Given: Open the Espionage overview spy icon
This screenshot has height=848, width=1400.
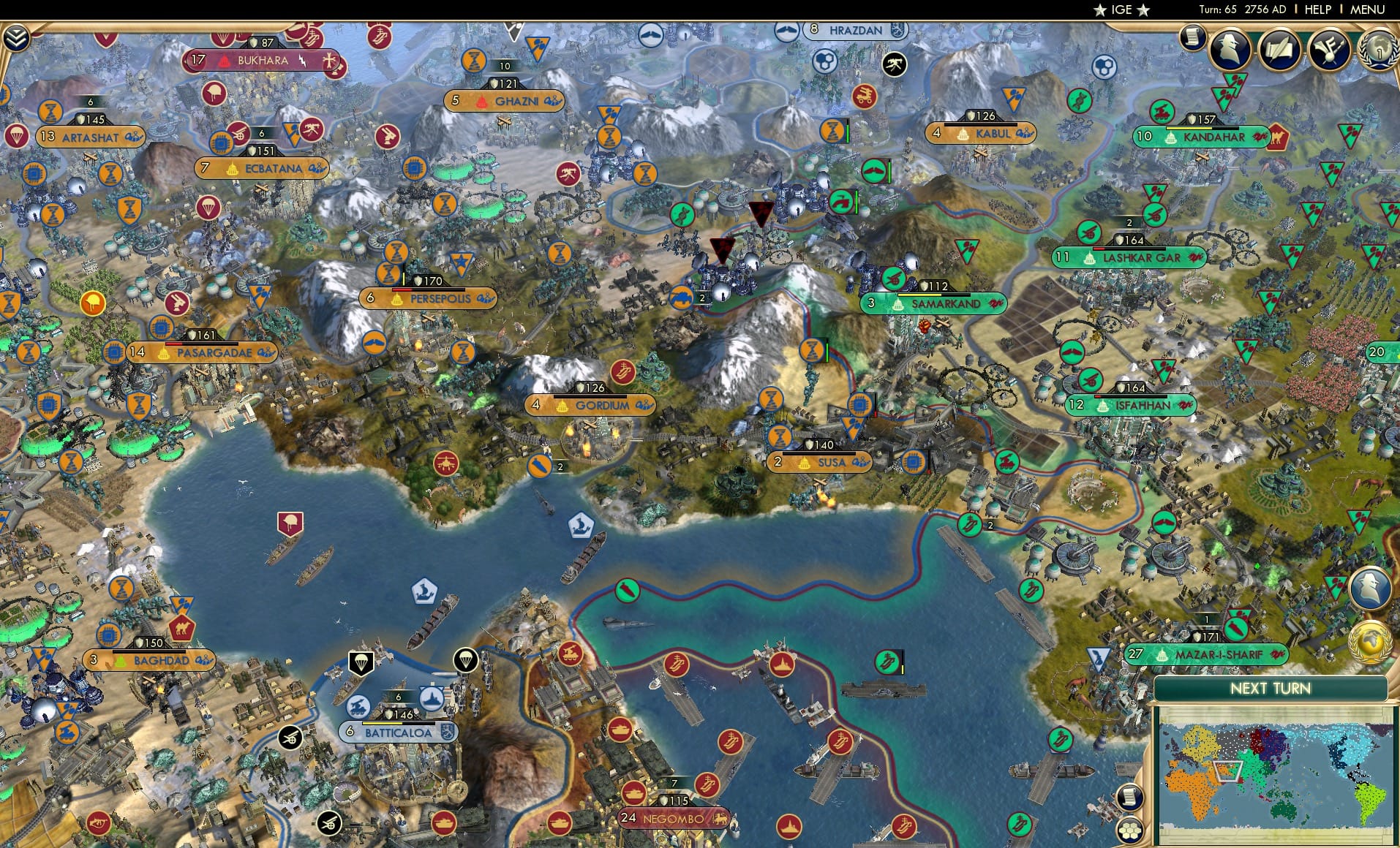Looking at the screenshot, I should 1231,50.
